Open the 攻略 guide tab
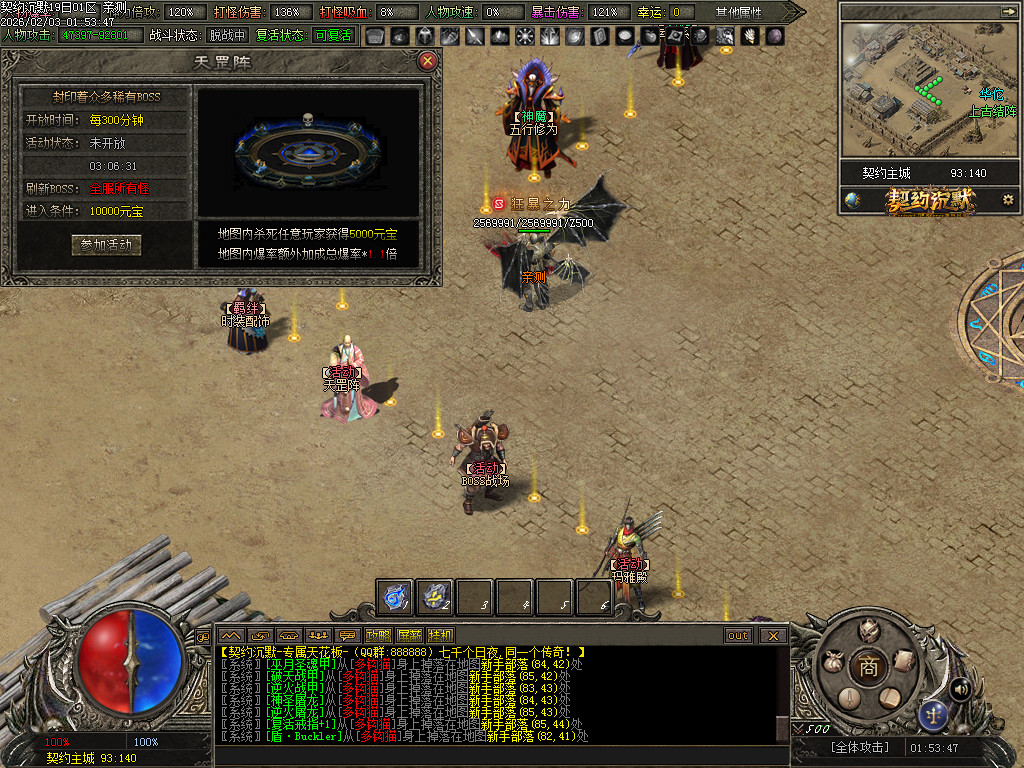 tap(378, 635)
